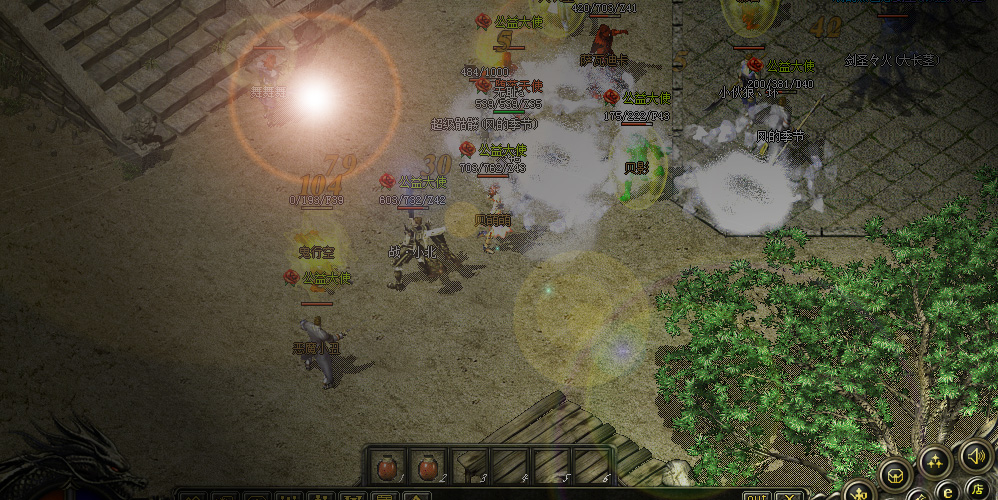
Task: Open the three-stars skills button
Action: (x=935, y=462)
